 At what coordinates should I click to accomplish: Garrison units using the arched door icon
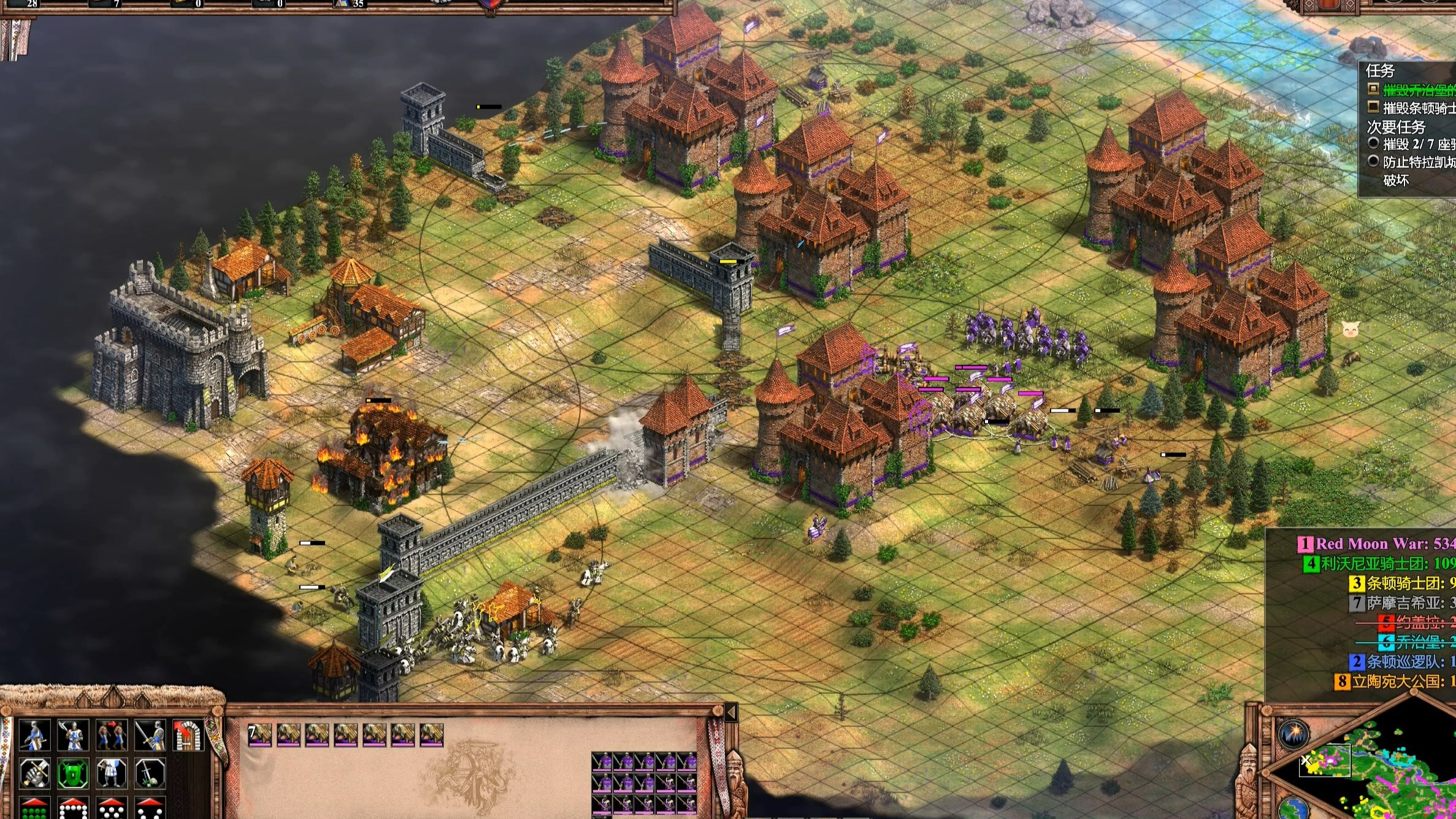[x=188, y=735]
